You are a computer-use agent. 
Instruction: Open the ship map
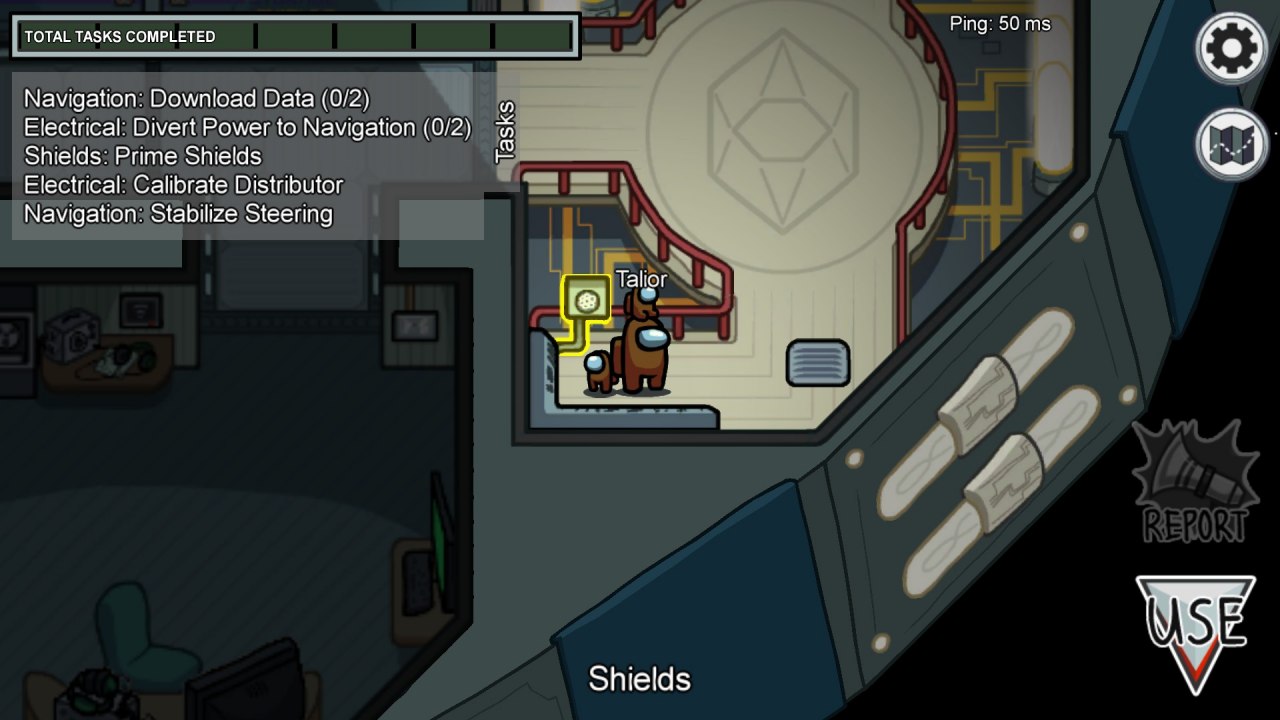click(x=1232, y=144)
